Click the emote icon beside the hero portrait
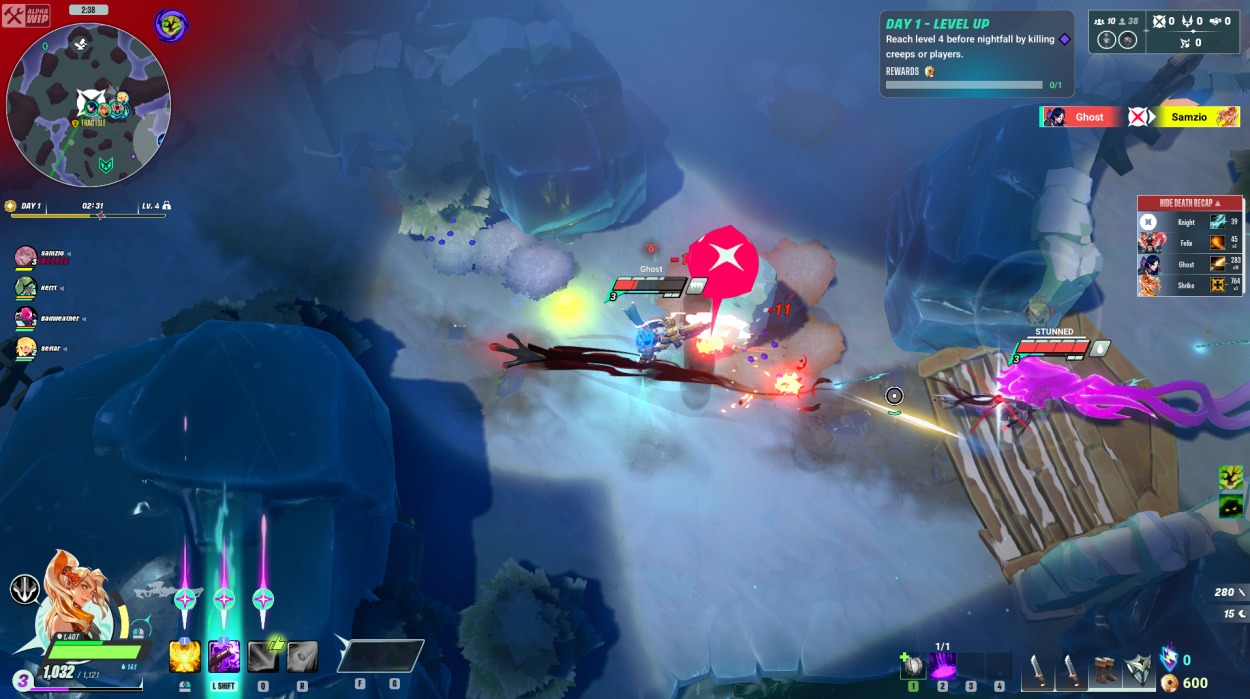The width and height of the screenshot is (1250, 699). pos(25,589)
